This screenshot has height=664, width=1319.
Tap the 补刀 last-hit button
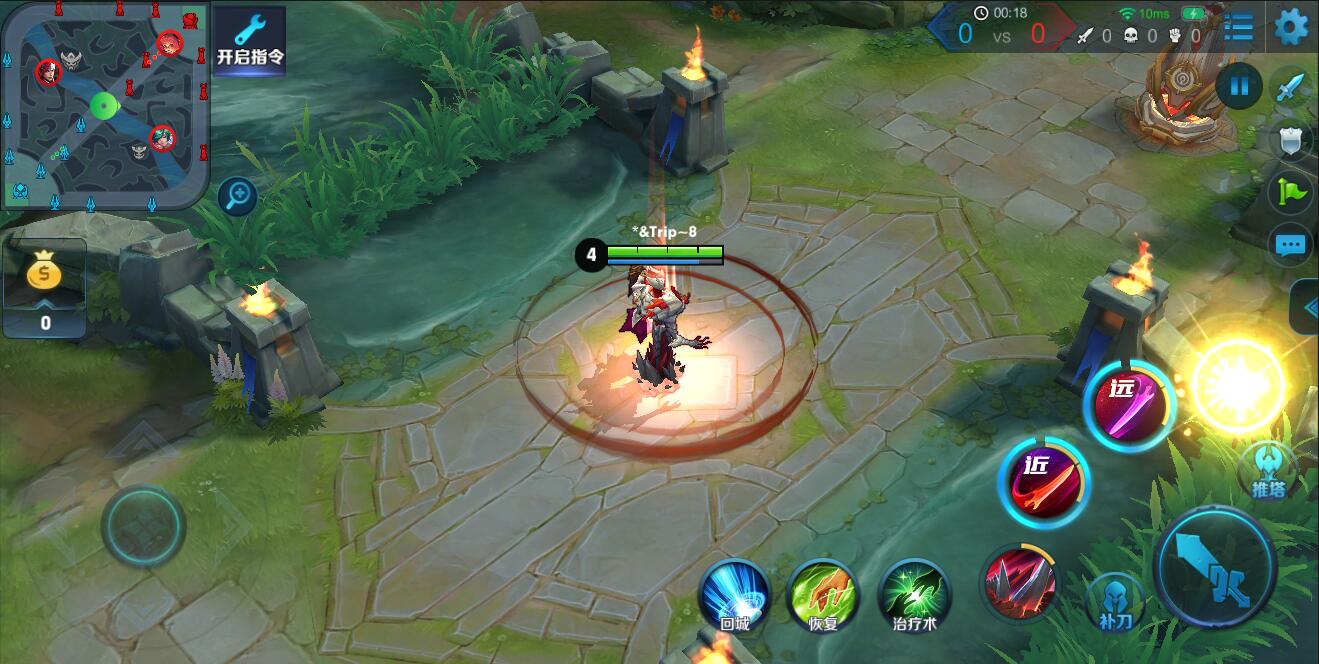pos(1116,602)
